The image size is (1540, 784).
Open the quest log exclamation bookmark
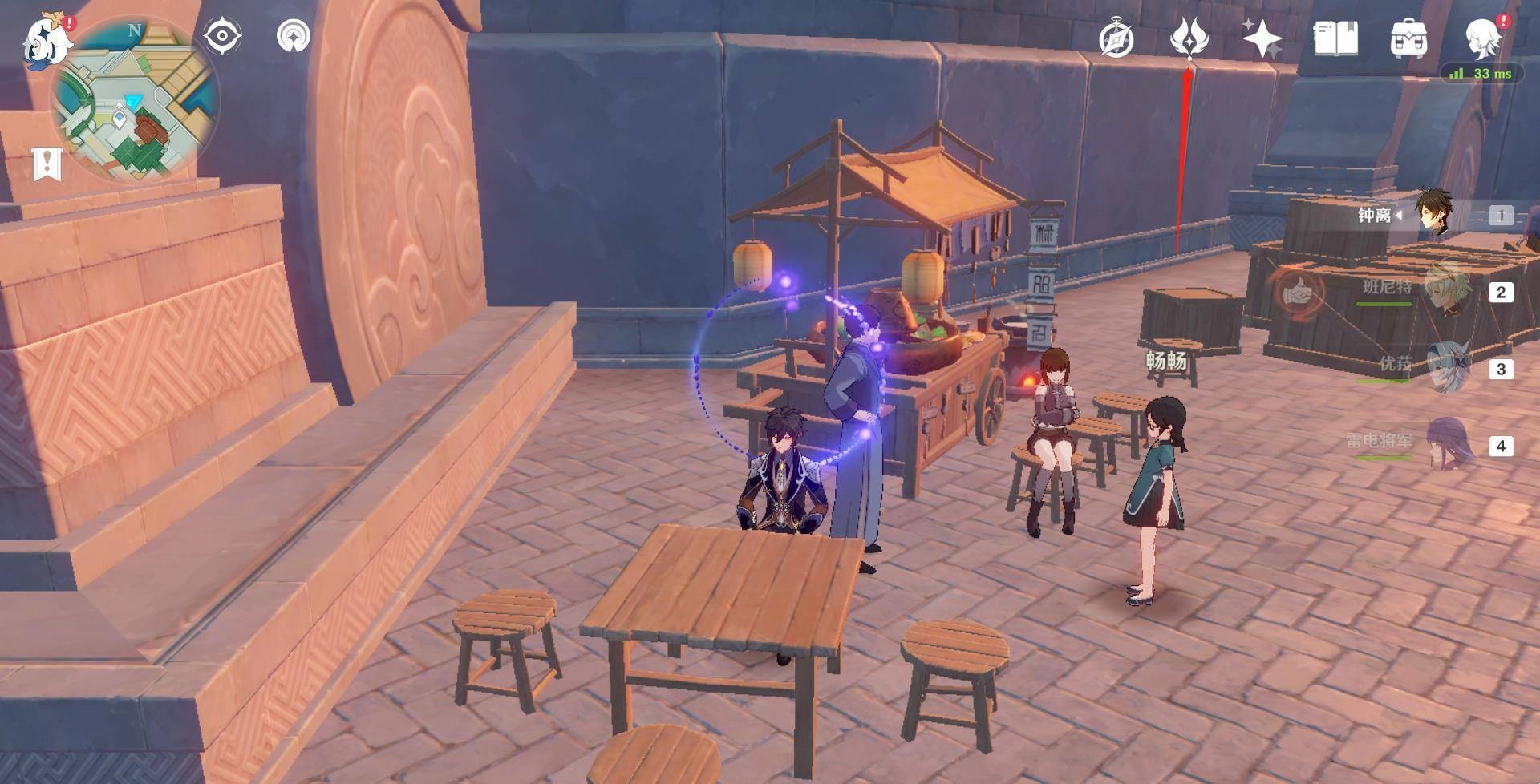tap(47, 164)
